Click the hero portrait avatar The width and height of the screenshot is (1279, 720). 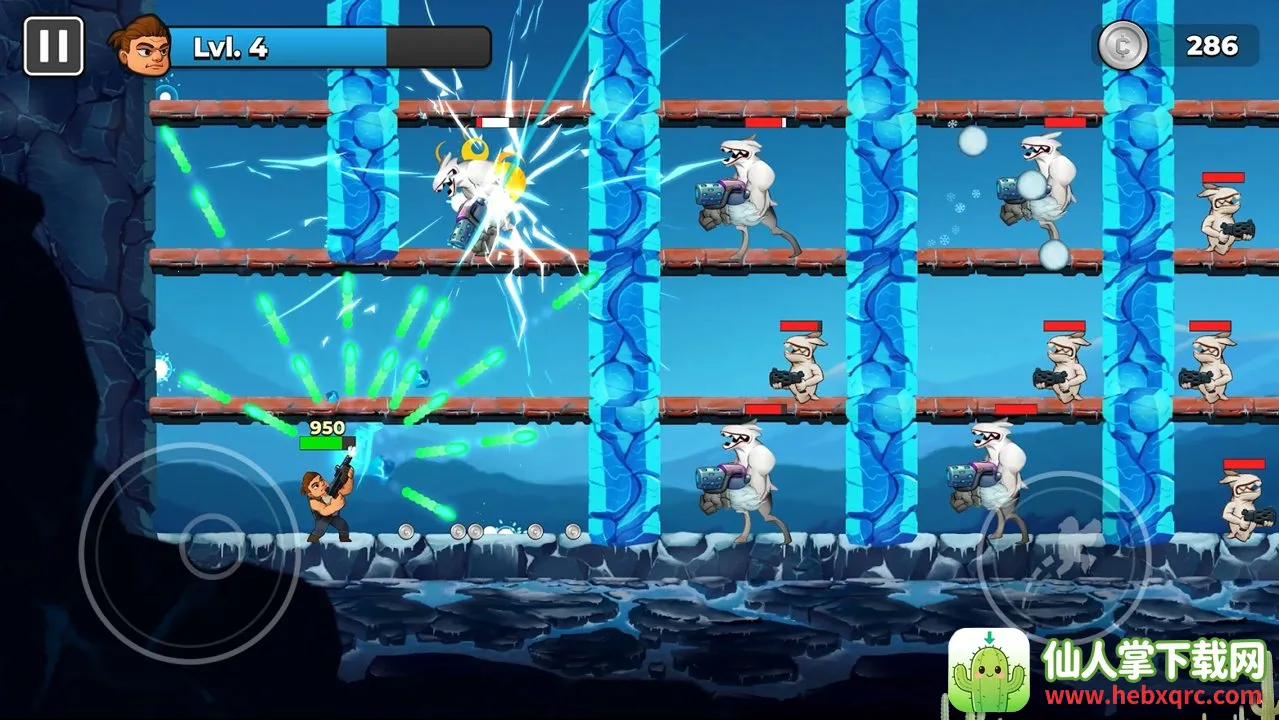(139, 46)
